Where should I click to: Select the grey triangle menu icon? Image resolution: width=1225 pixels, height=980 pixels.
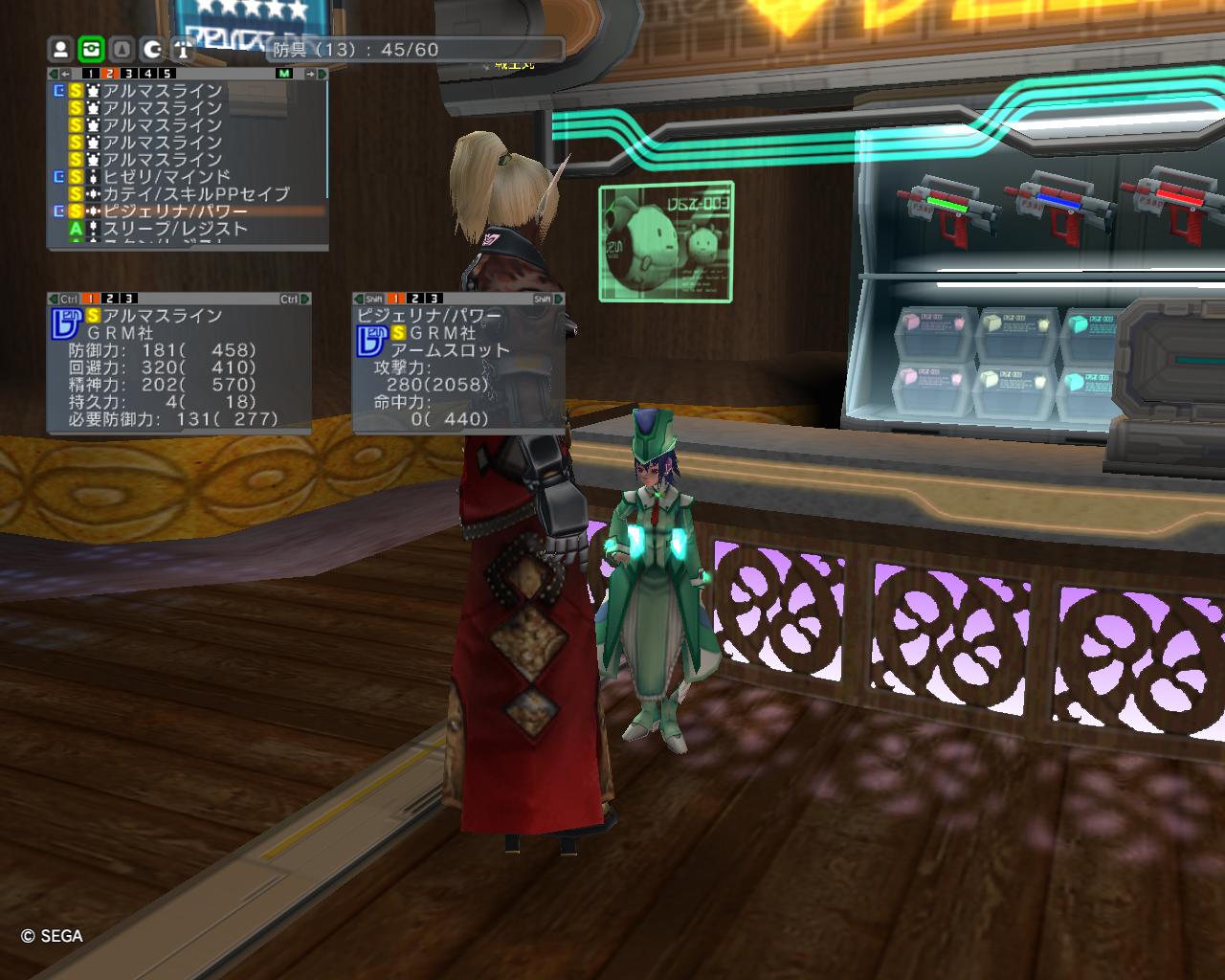[x=122, y=49]
